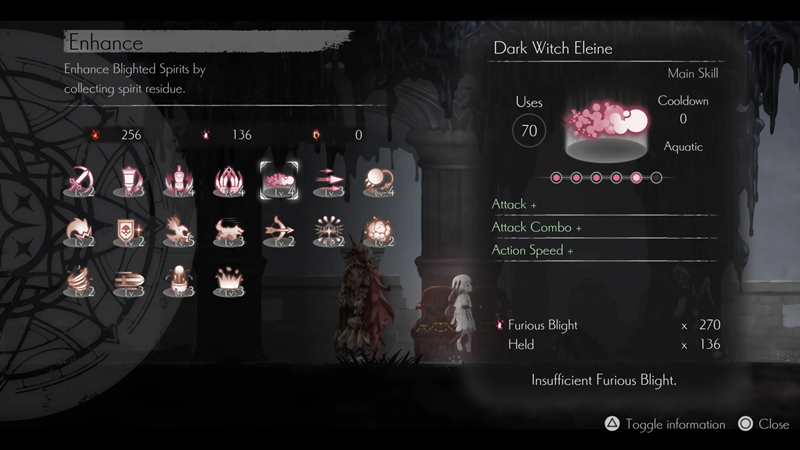800x450 pixels.
Task: Choose the flying arrow darts spirit
Action: (x=328, y=180)
